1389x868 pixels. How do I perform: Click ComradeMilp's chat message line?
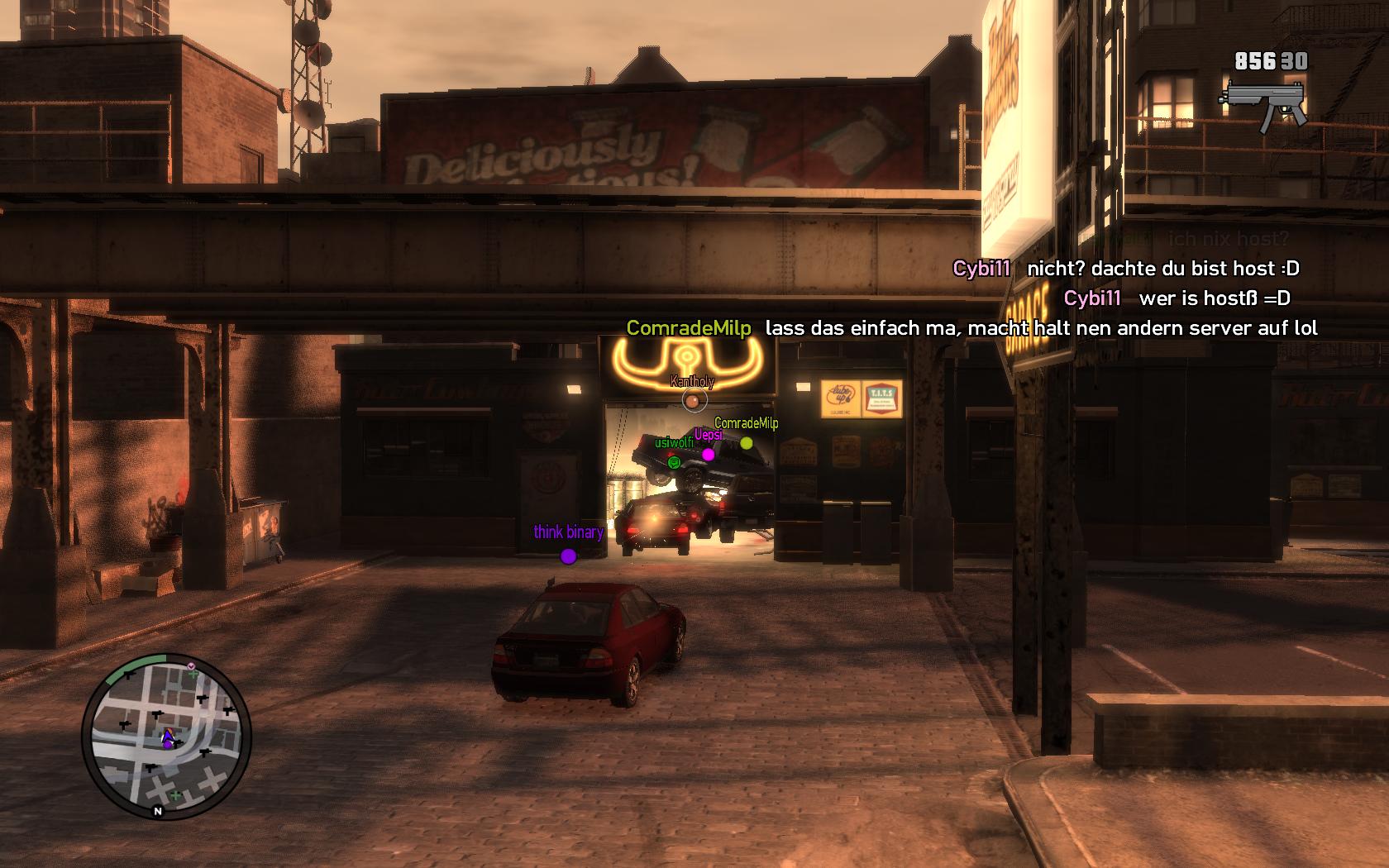tap(971, 328)
